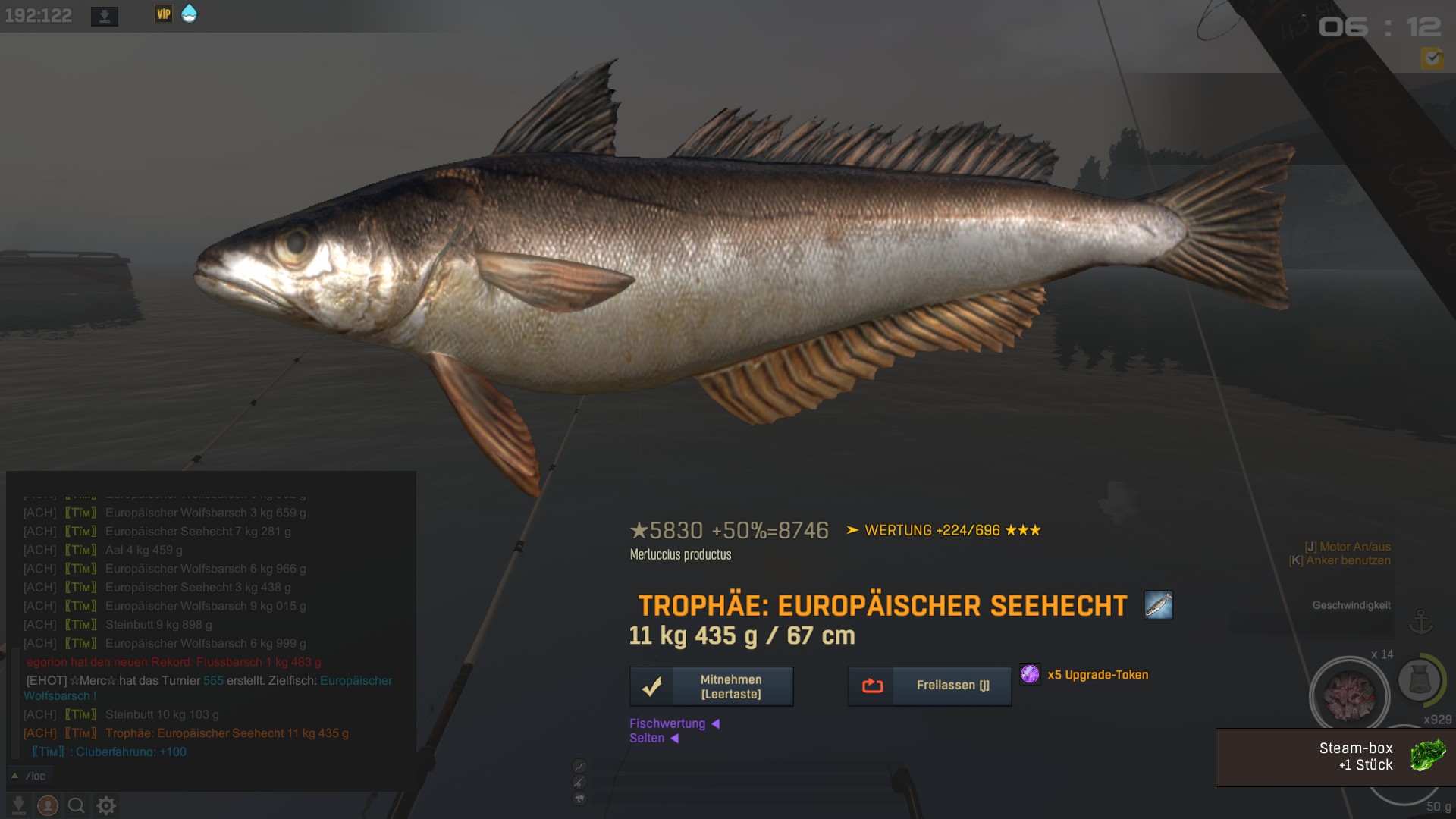Open the hake species icon beside the trophy title
Viewport: 1456px width, 819px height.
[1158, 605]
